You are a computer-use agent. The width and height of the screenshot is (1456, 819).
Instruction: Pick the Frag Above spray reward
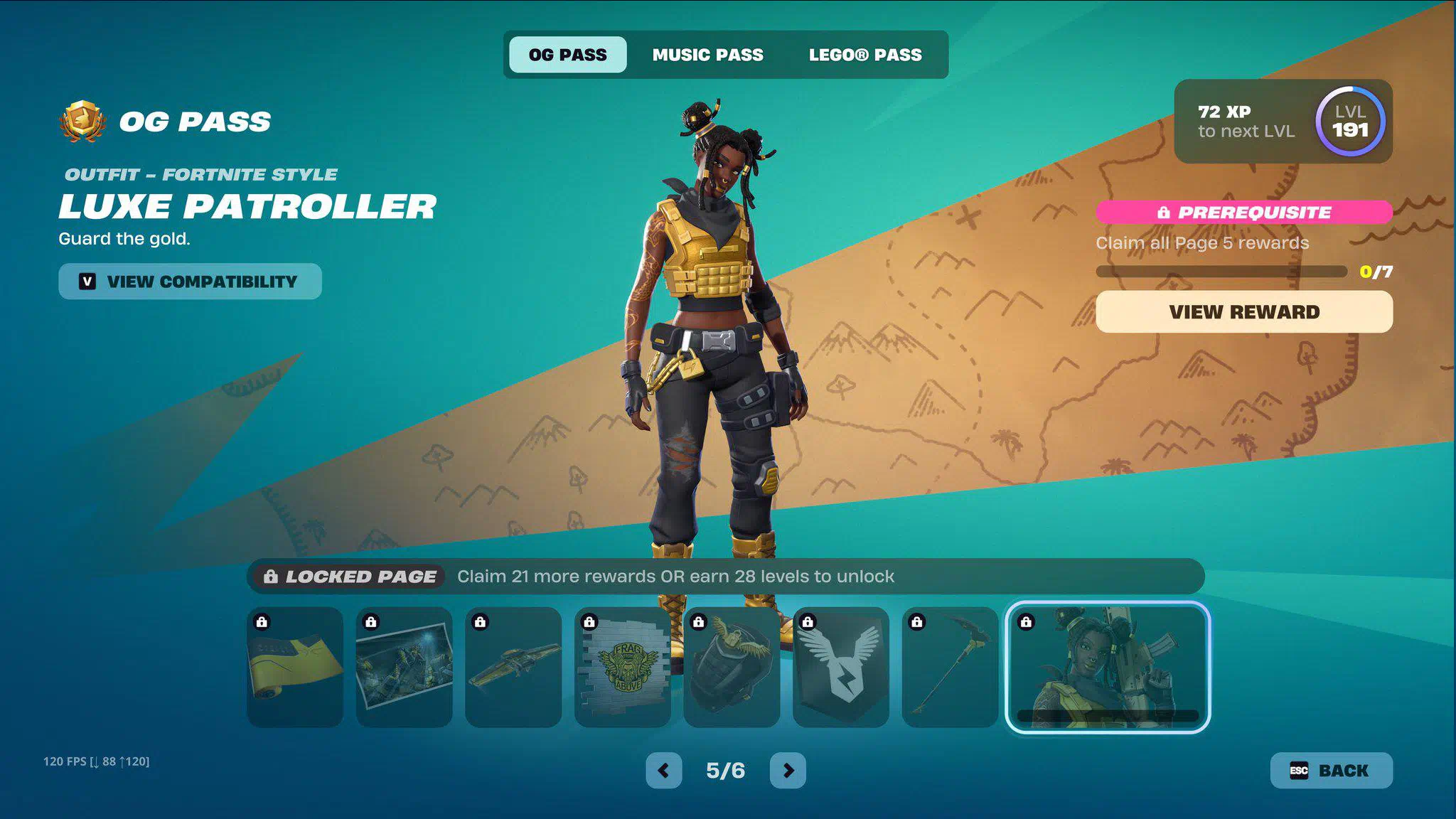coord(623,667)
